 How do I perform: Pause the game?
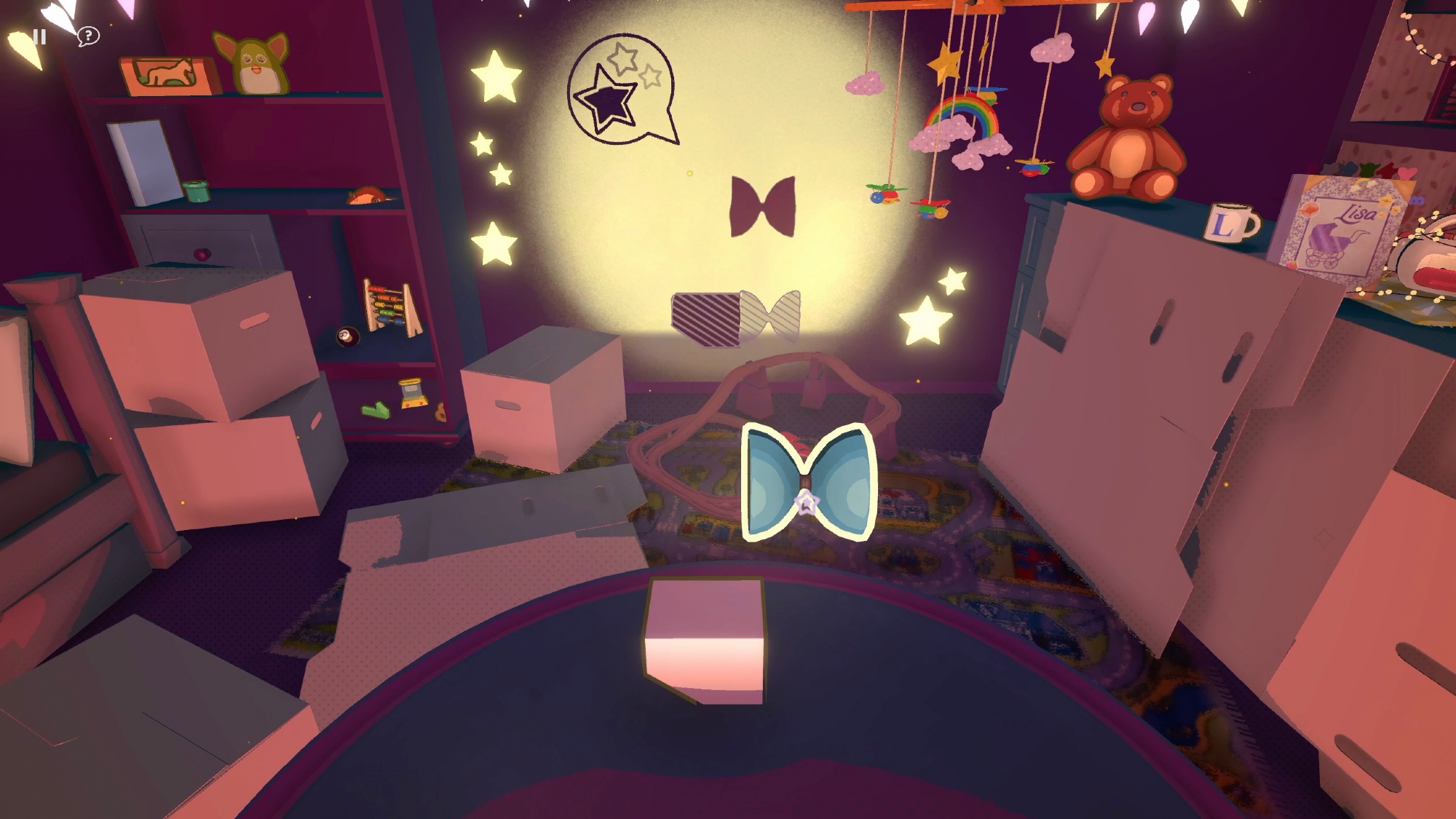pos(40,36)
